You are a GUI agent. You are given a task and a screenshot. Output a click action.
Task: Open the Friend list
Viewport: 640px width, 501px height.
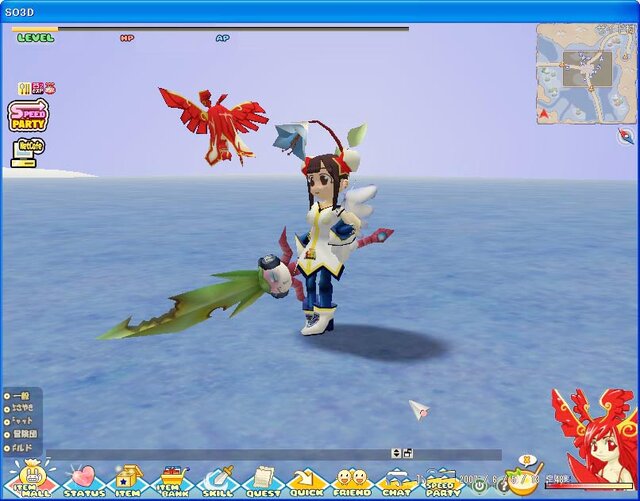(350, 480)
